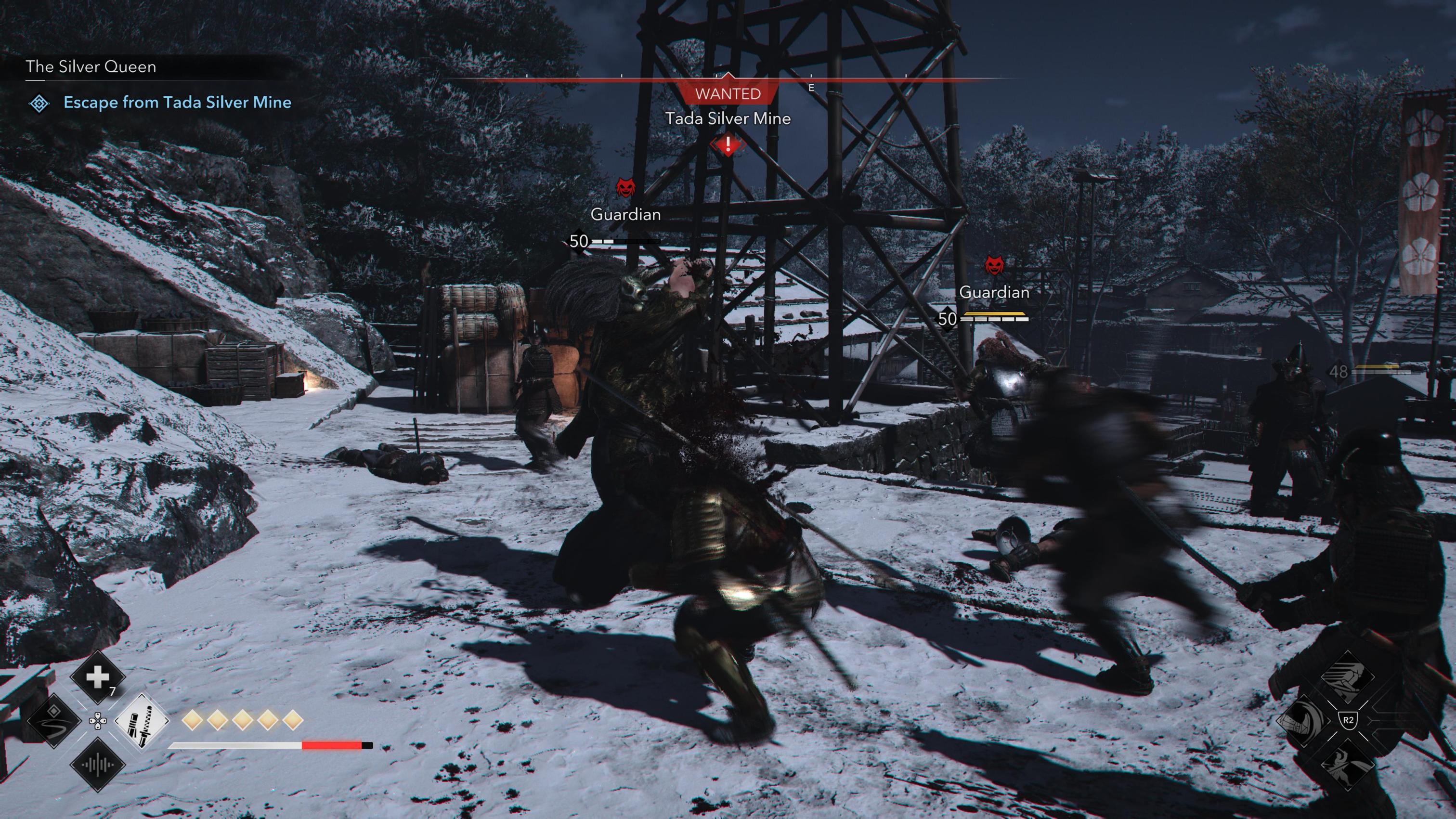Click the winding path diamond icon
Viewport: 1456px width, 819px height.
[54, 721]
